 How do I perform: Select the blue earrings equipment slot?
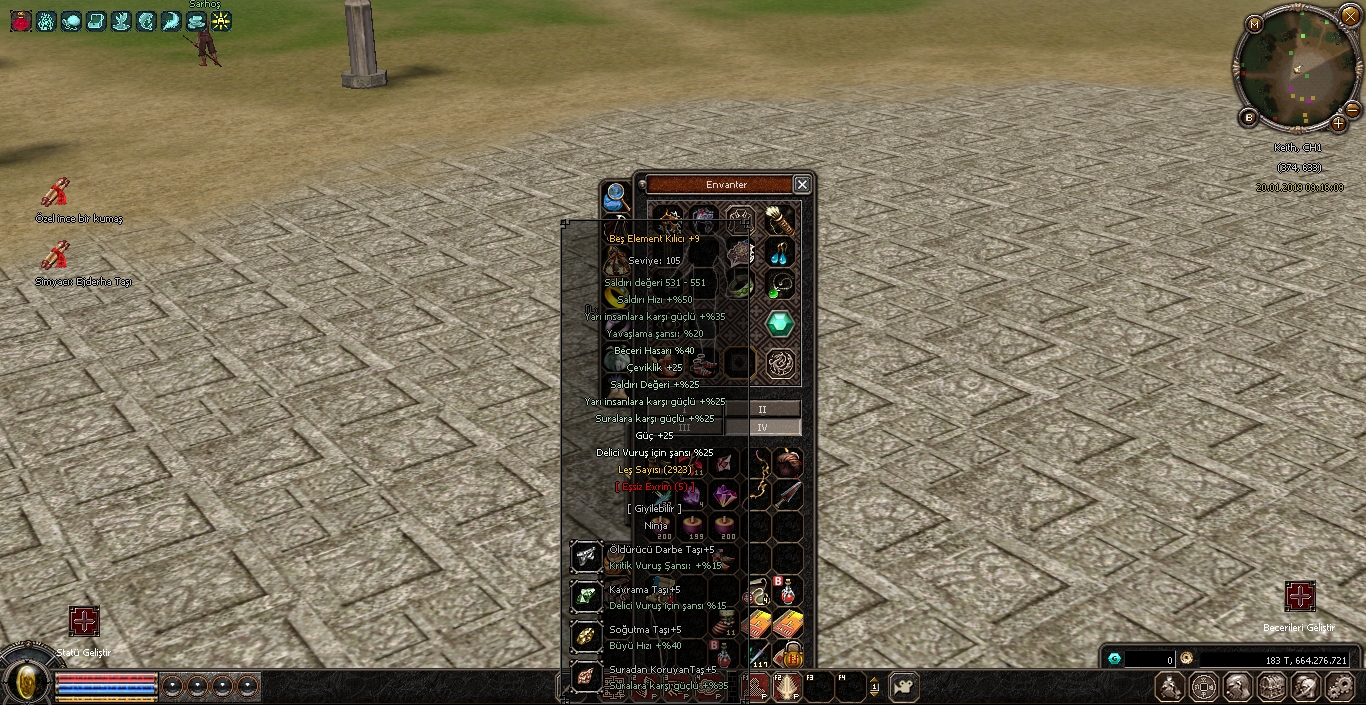(780, 252)
